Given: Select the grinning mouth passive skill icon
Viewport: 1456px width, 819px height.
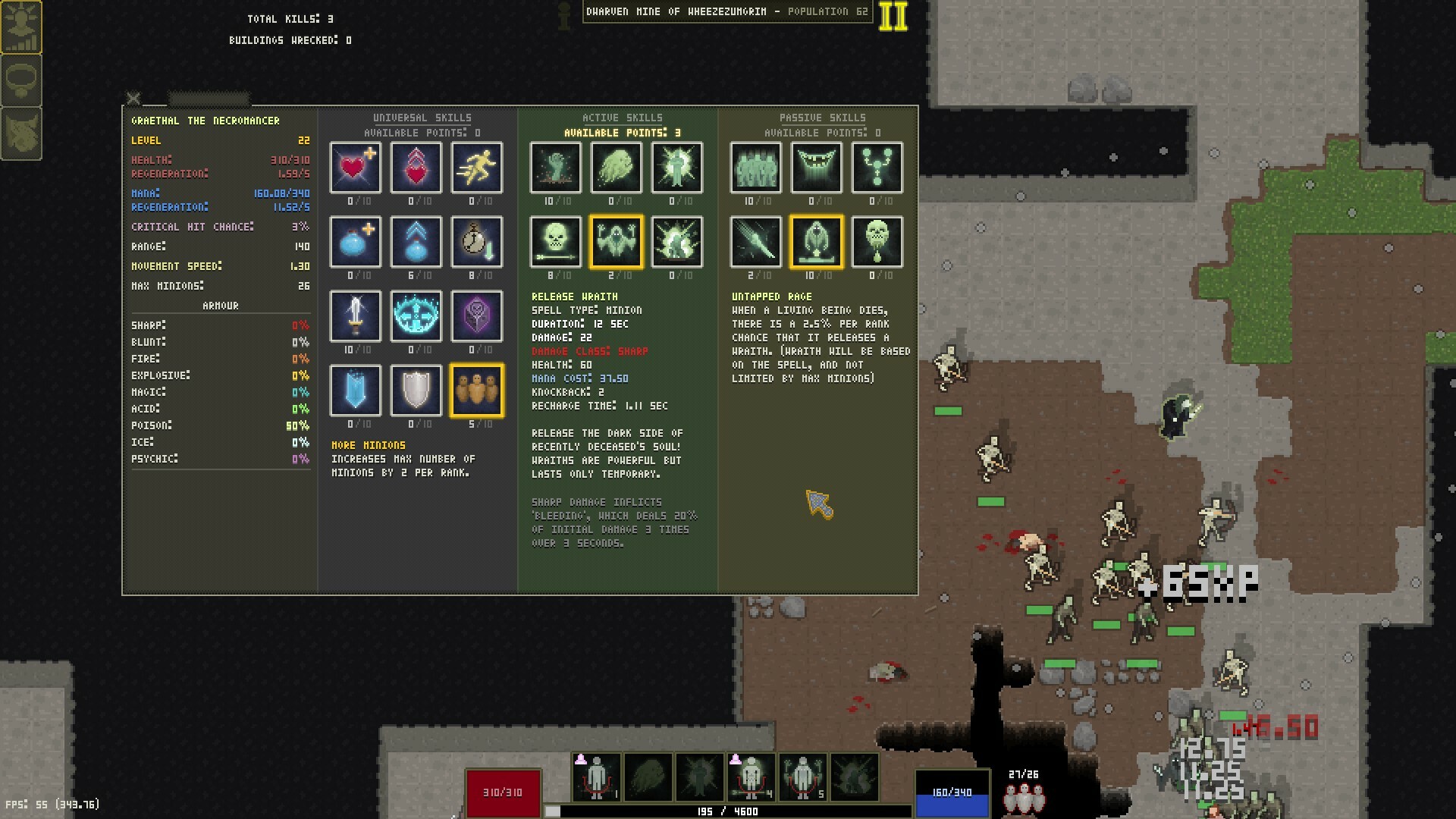Looking at the screenshot, I should 817,168.
